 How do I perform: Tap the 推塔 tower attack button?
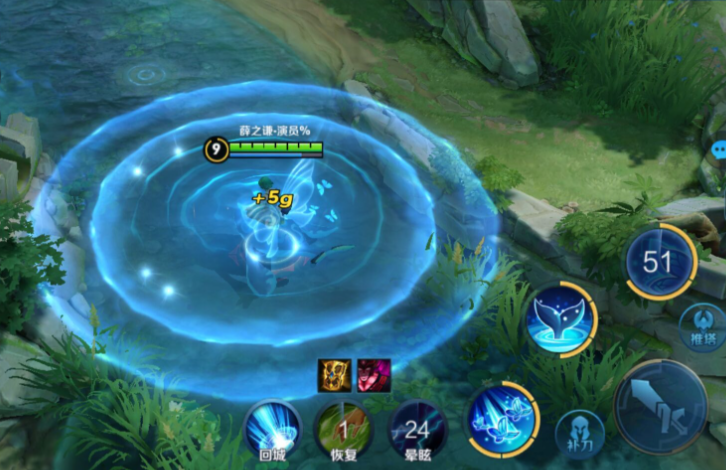click(704, 328)
